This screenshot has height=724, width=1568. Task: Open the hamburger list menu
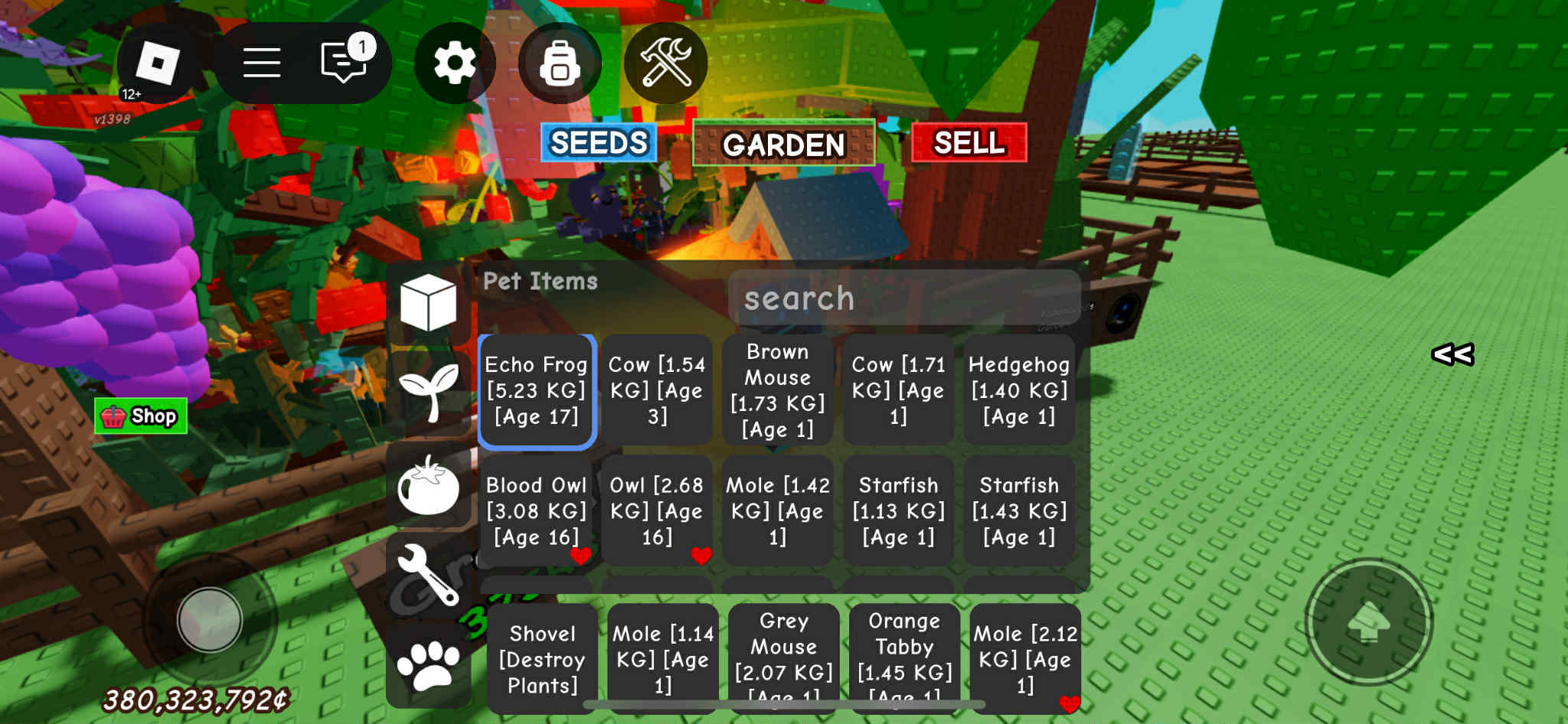[x=261, y=63]
